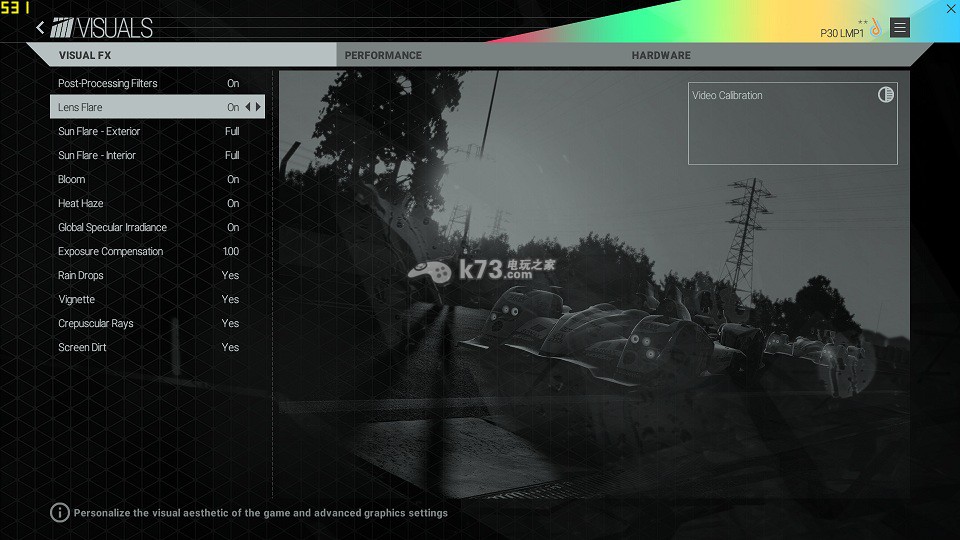The height and width of the screenshot is (540, 960).
Task: Choose the Rain Drops setting
Action: pyautogui.click(x=150, y=275)
